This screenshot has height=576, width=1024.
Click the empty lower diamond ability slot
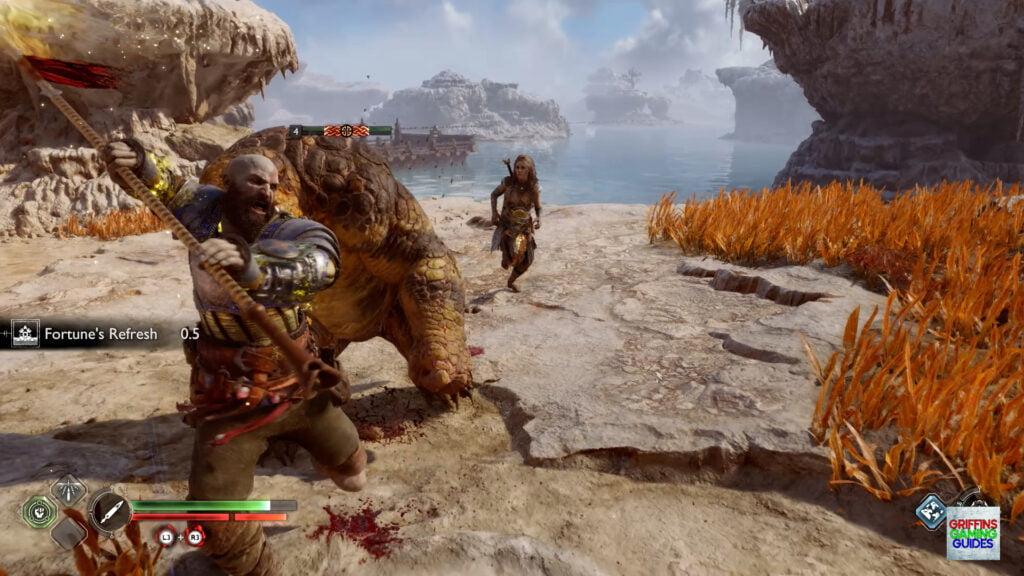pyautogui.click(x=69, y=534)
